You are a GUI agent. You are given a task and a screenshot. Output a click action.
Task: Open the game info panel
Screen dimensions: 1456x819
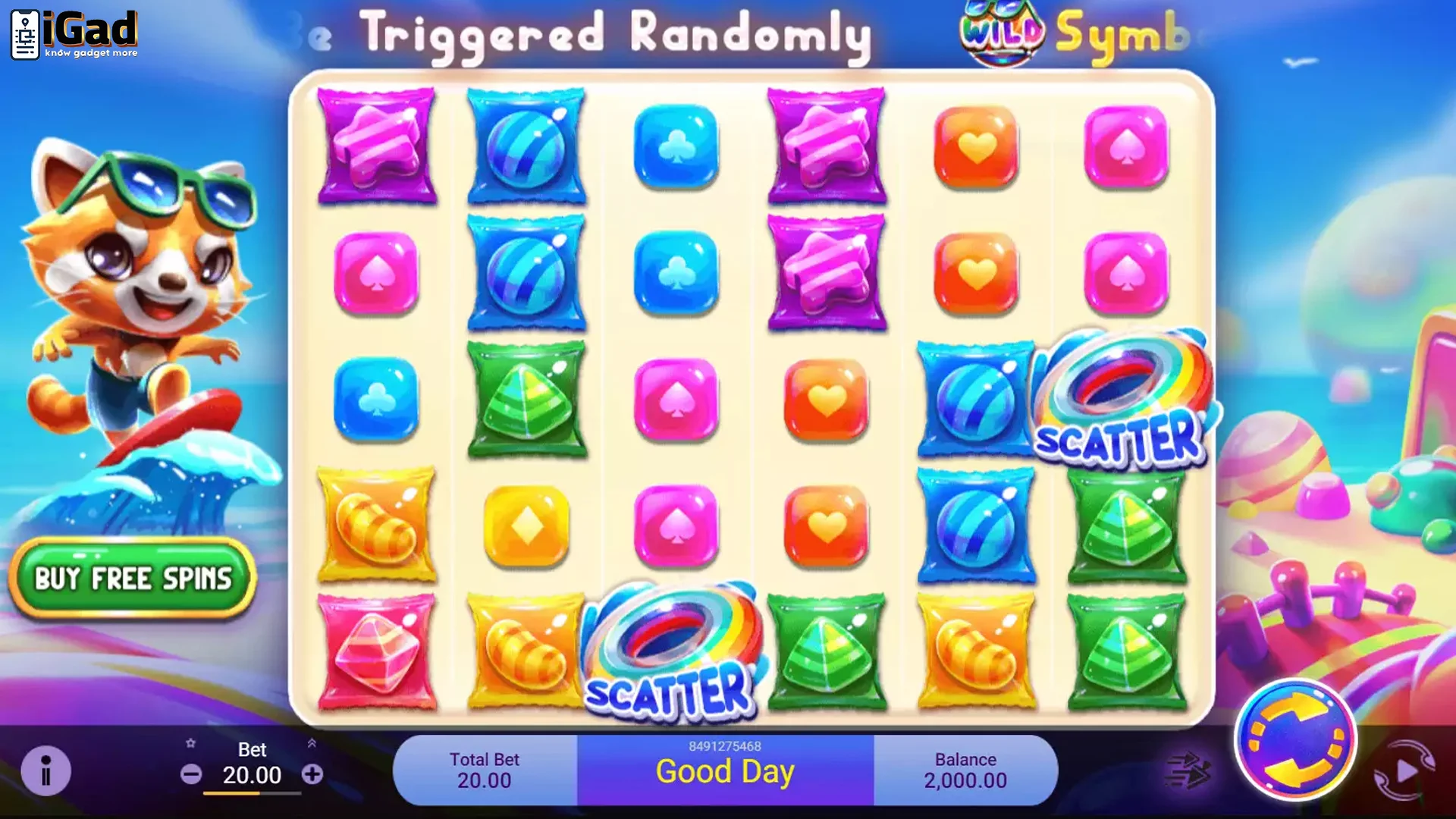(47, 770)
